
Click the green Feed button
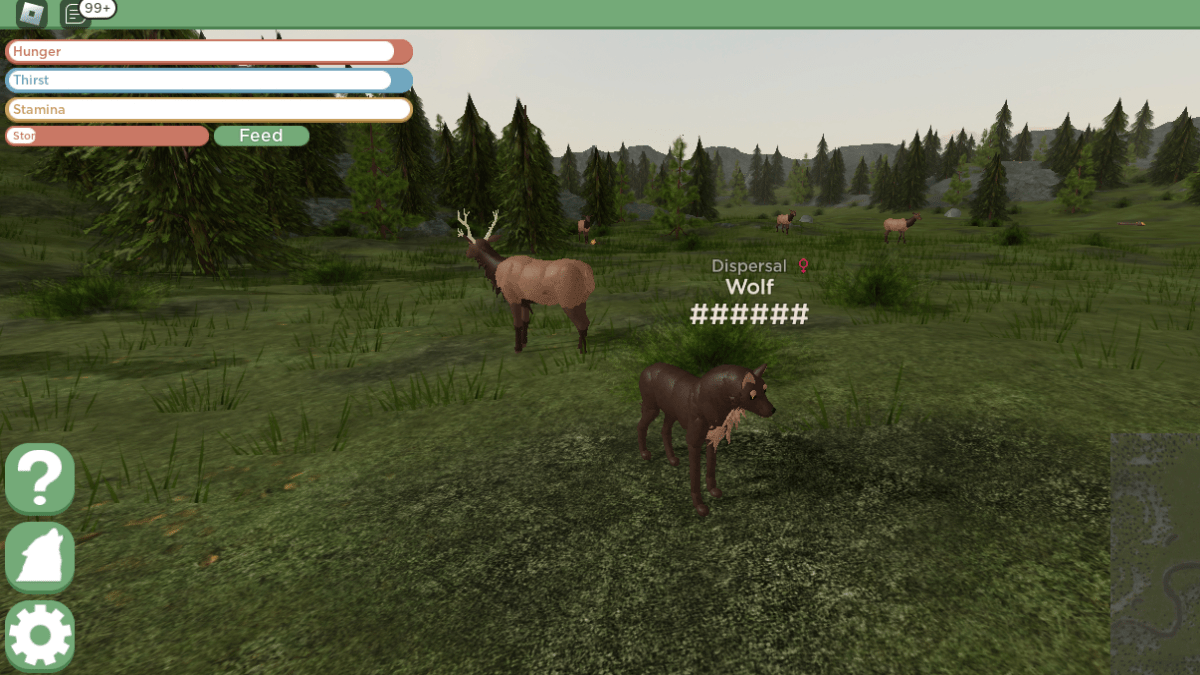261,136
